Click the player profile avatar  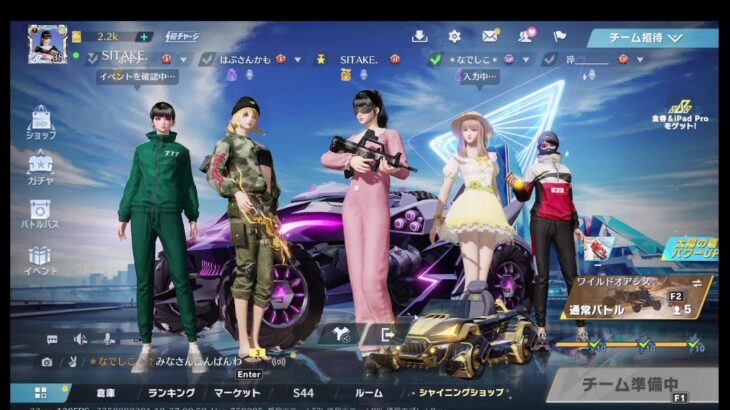pyautogui.click(x=47, y=43)
